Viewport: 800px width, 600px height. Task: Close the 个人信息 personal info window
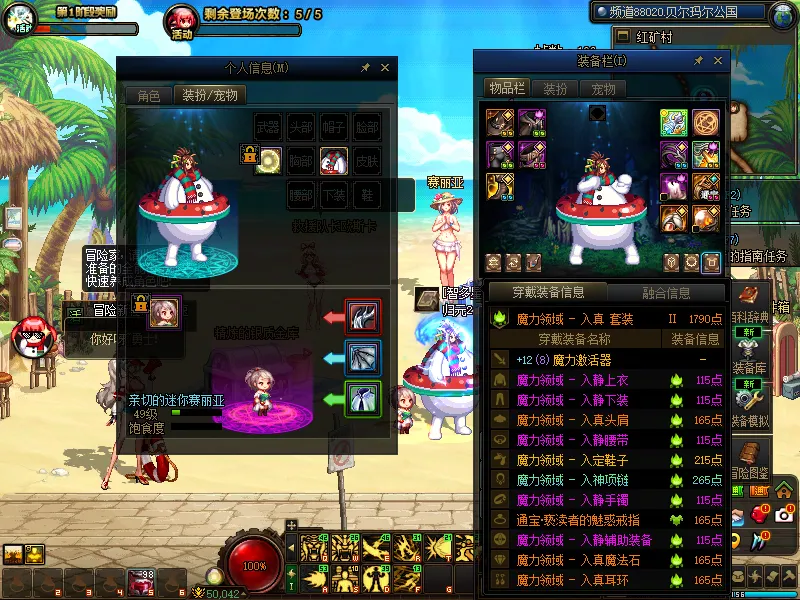[385, 68]
